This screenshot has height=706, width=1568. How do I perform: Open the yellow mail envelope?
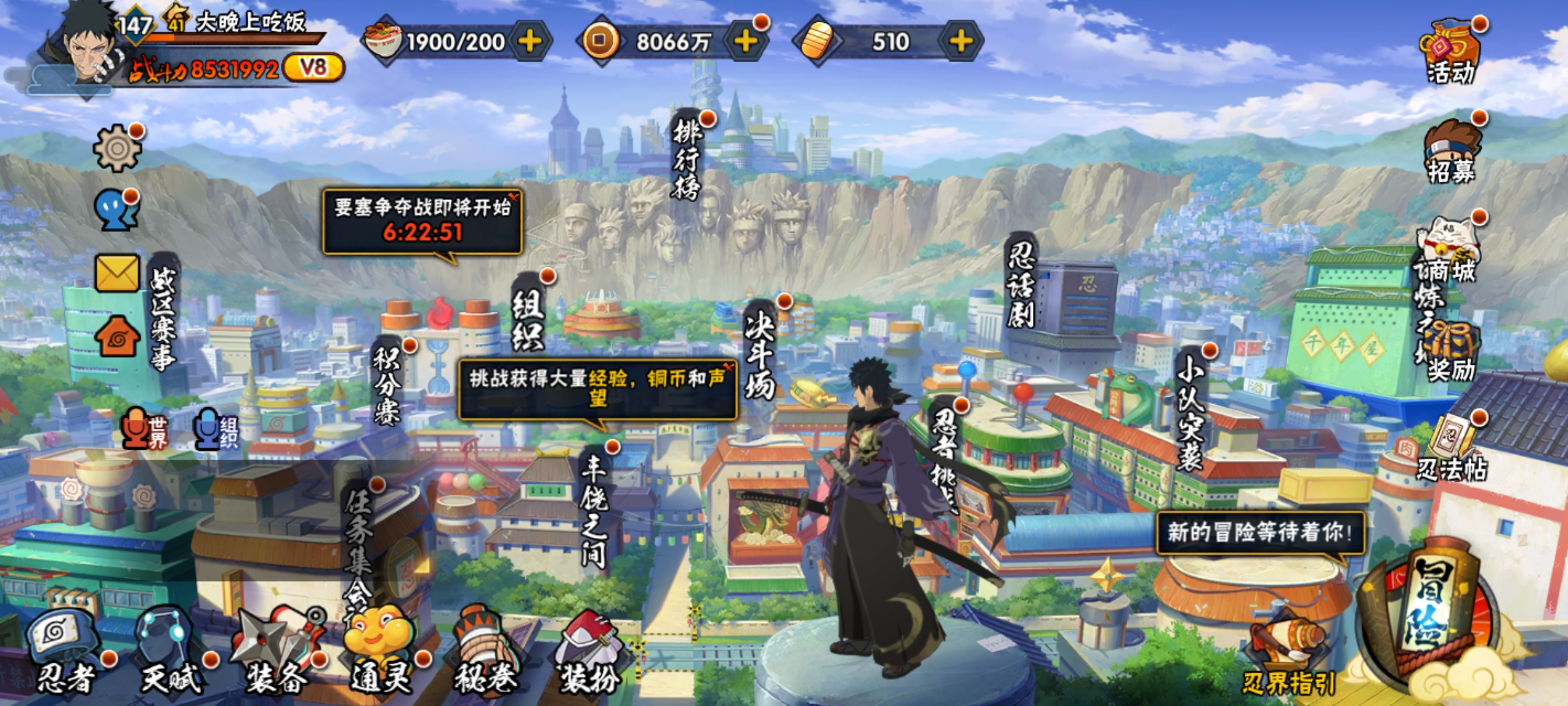tap(118, 273)
